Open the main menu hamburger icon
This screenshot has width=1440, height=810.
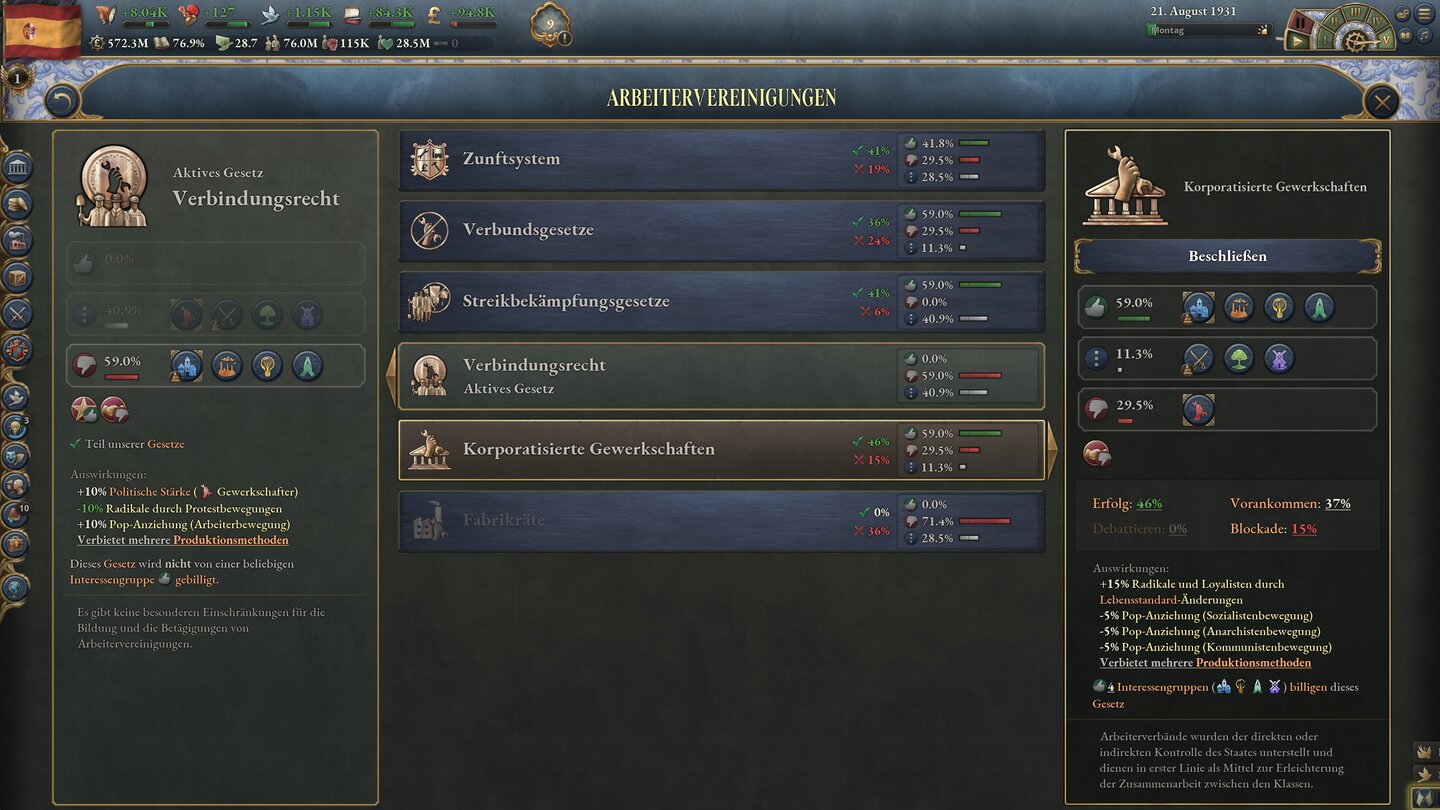pos(1424,12)
